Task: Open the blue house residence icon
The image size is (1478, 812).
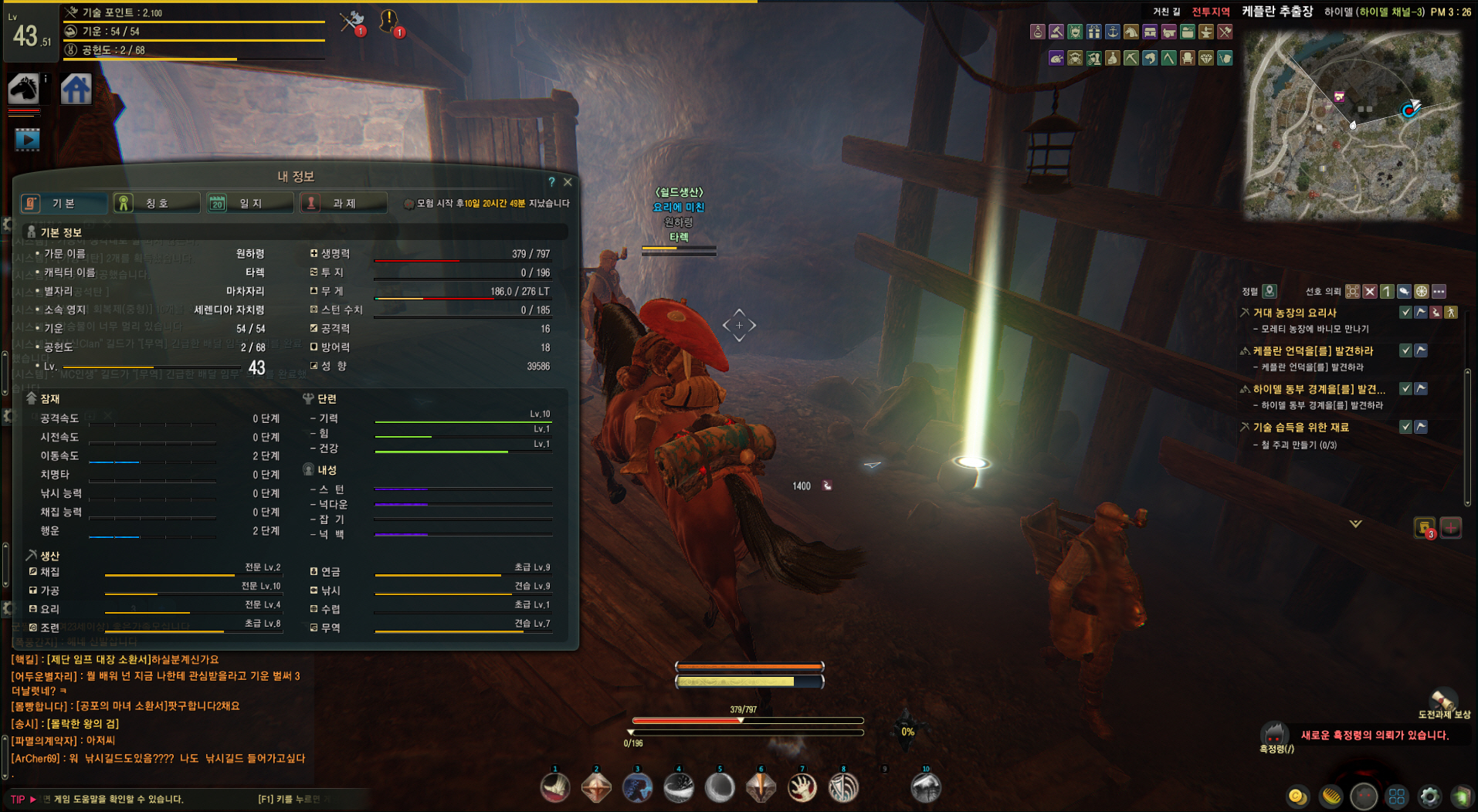Action: pos(76,89)
